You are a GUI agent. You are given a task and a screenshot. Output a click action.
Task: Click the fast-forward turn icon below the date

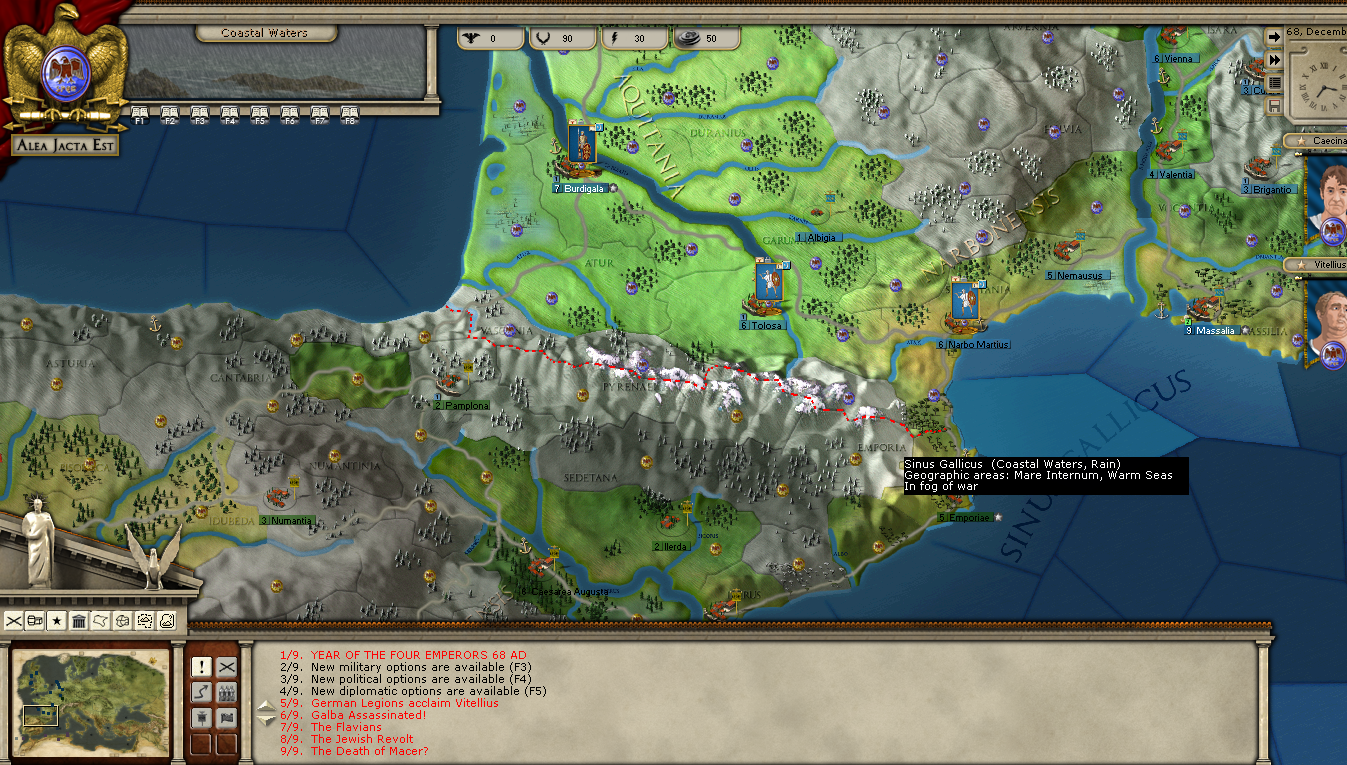(x=1277, y=59)
